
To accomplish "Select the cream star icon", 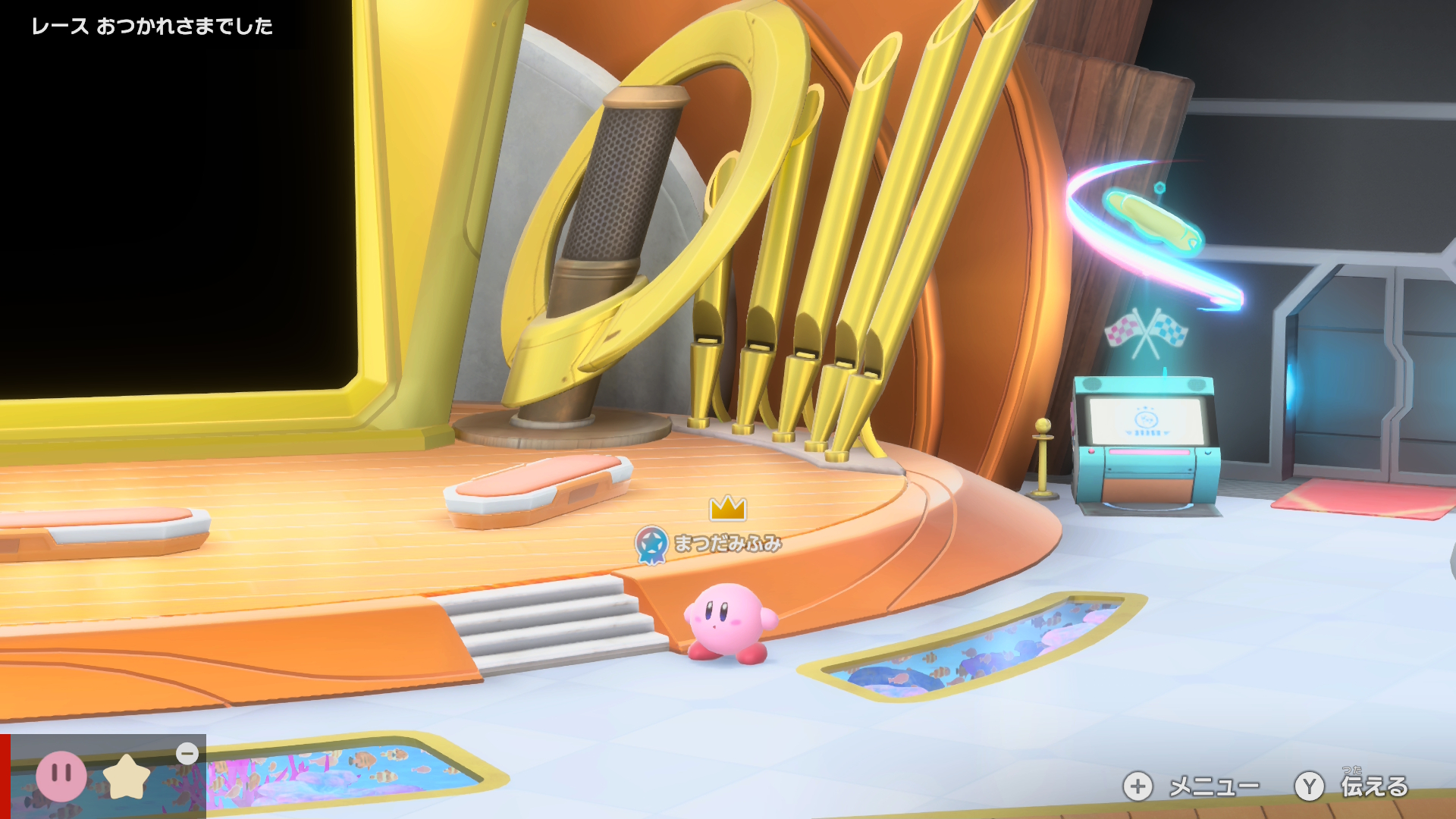I will point(127,777).
